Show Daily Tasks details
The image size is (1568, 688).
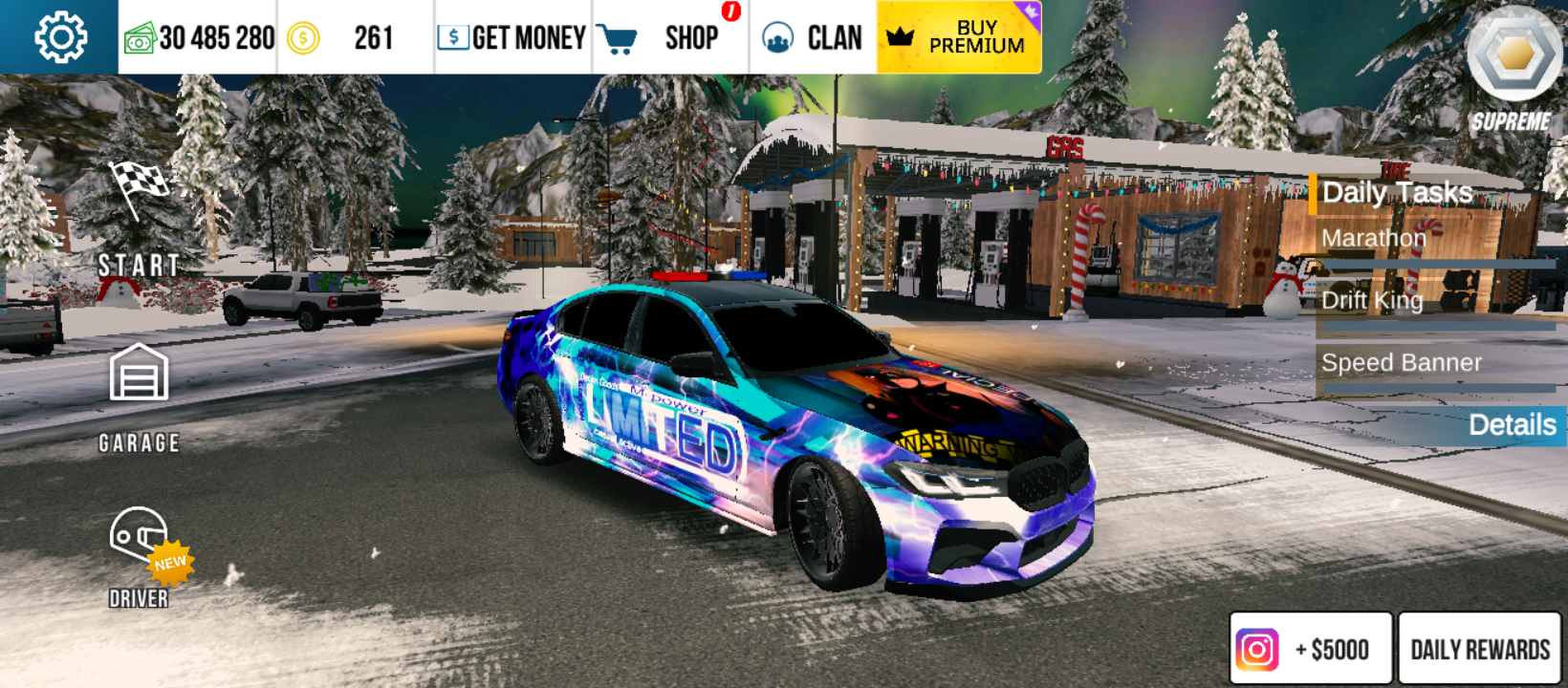[x=1511, y=424]
